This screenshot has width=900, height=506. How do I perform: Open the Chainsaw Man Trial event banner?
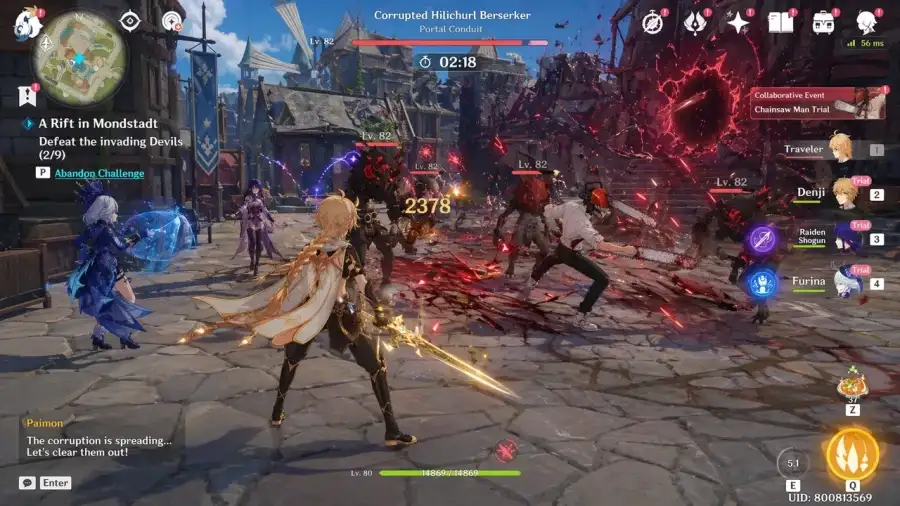coord(818,103)
